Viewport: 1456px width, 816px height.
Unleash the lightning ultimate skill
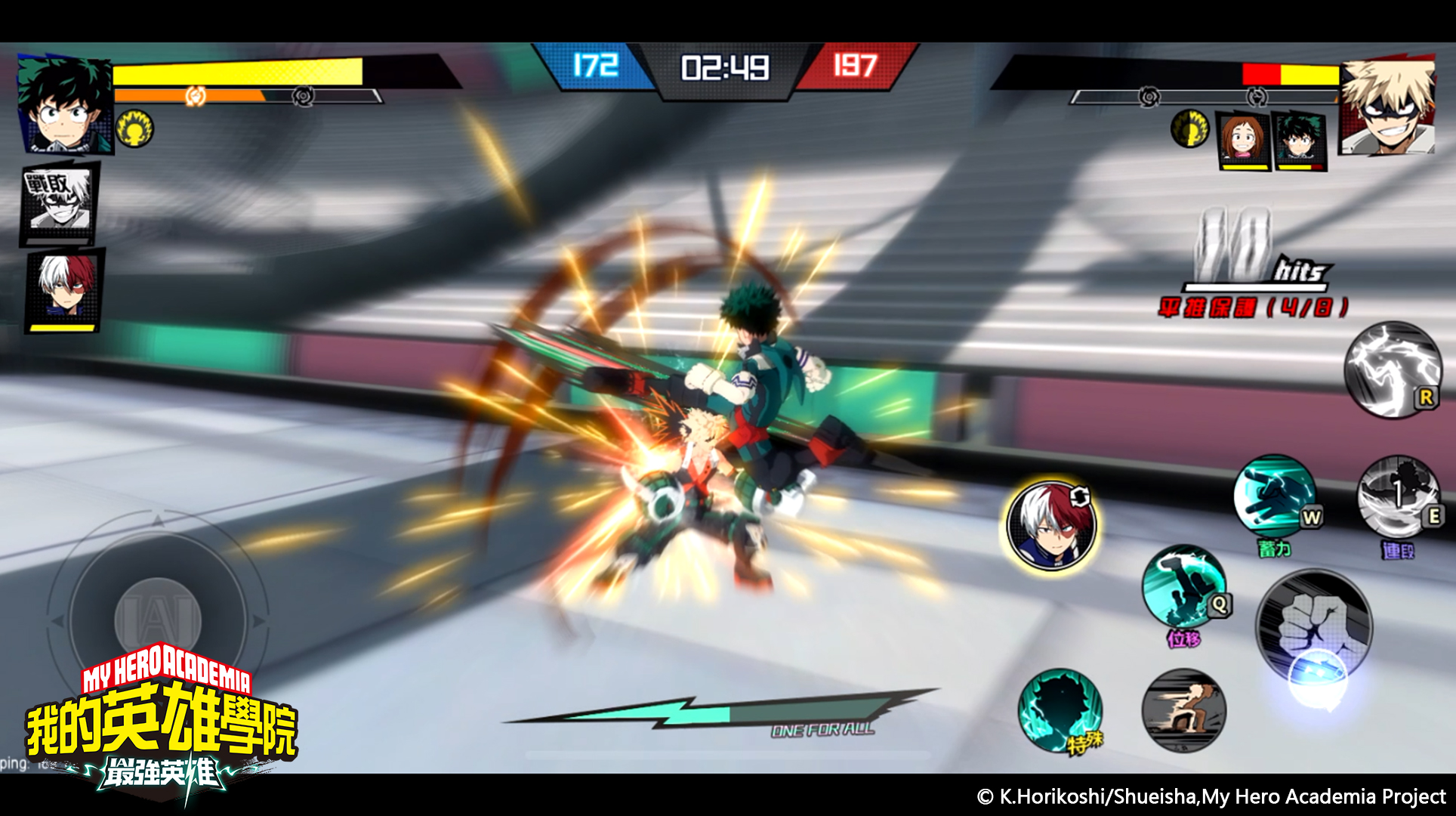(x=1393, y=369)
